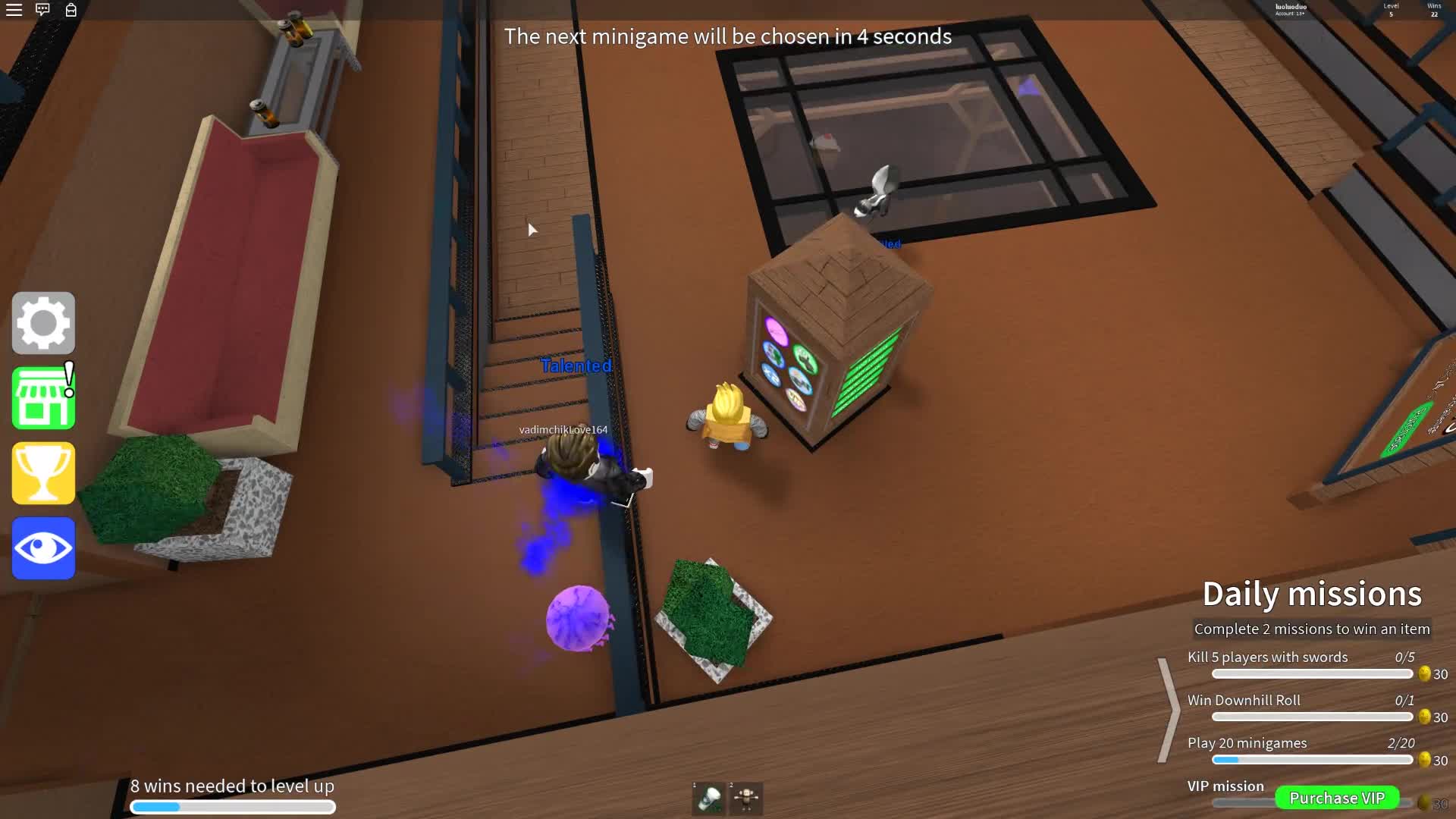Activate the spectate eye mode
The width and height of the screenshot is (1456, 819).
pyautogui.click(x=43, y=548)
